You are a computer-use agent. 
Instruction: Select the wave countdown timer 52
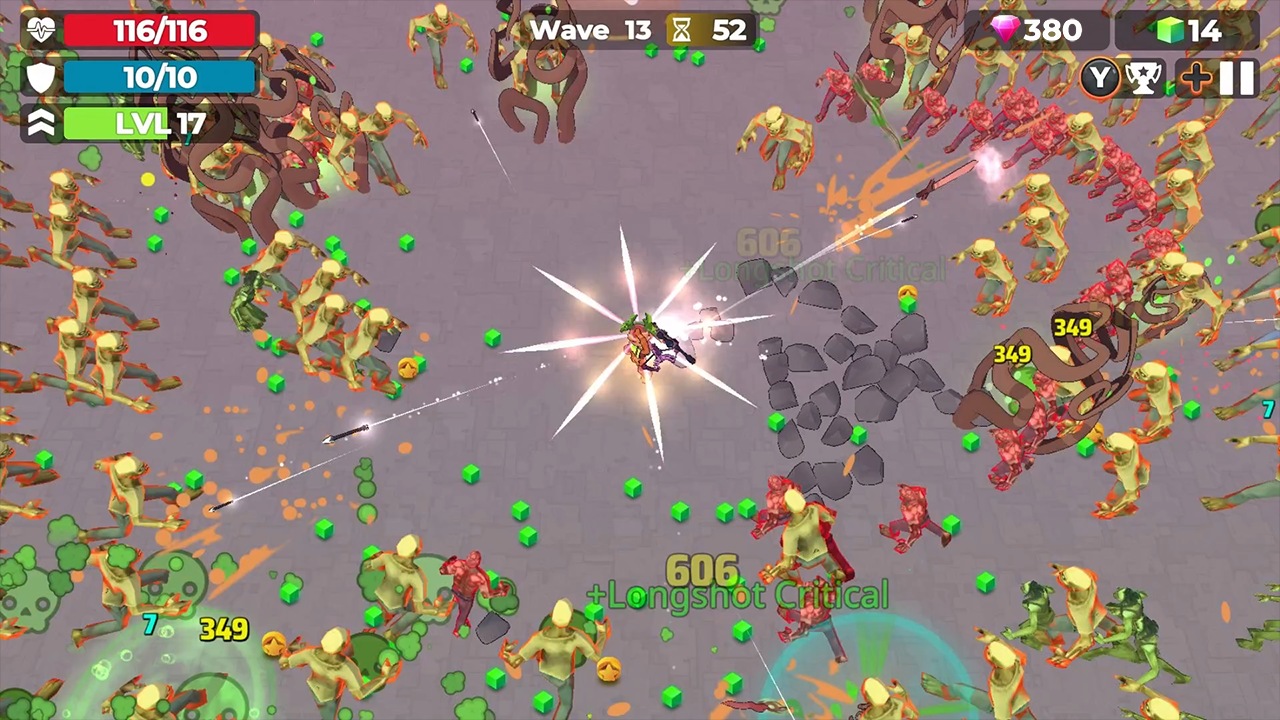(728, 30)
